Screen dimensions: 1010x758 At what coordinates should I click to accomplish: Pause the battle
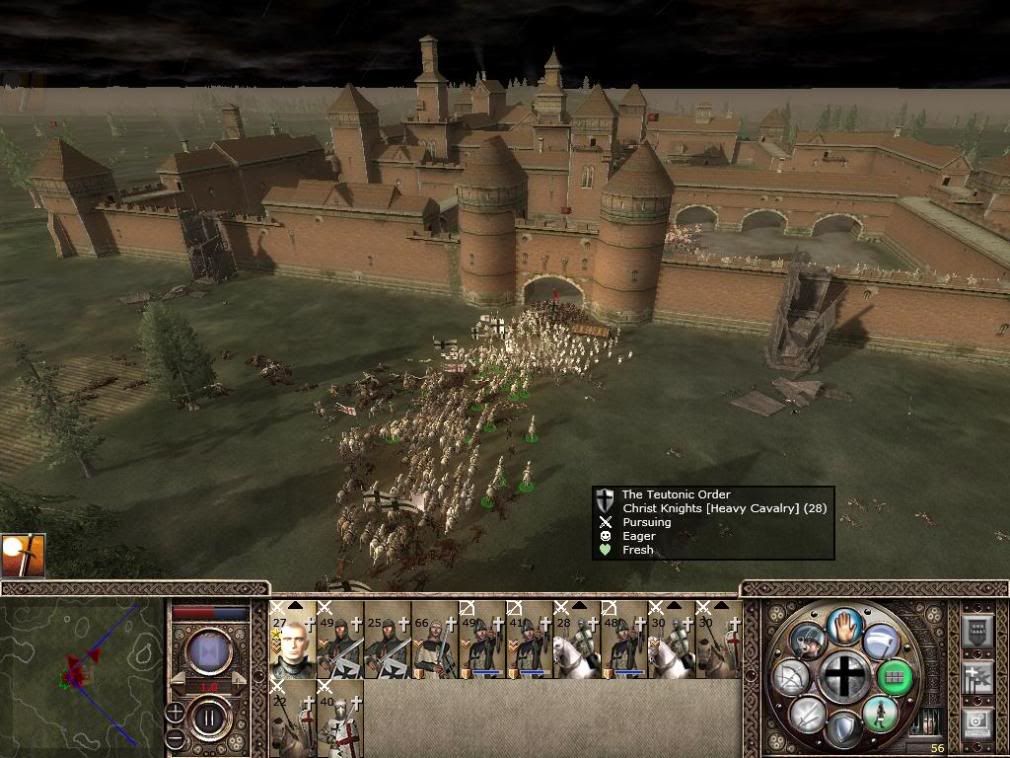210,718
